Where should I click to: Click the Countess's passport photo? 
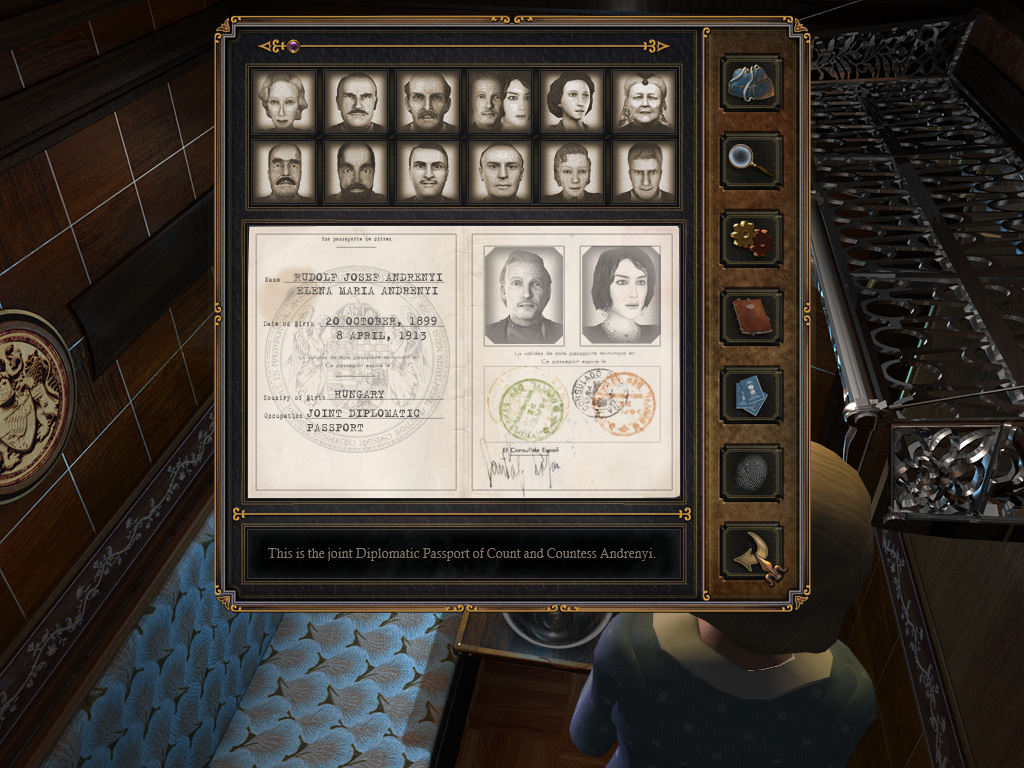620,295
